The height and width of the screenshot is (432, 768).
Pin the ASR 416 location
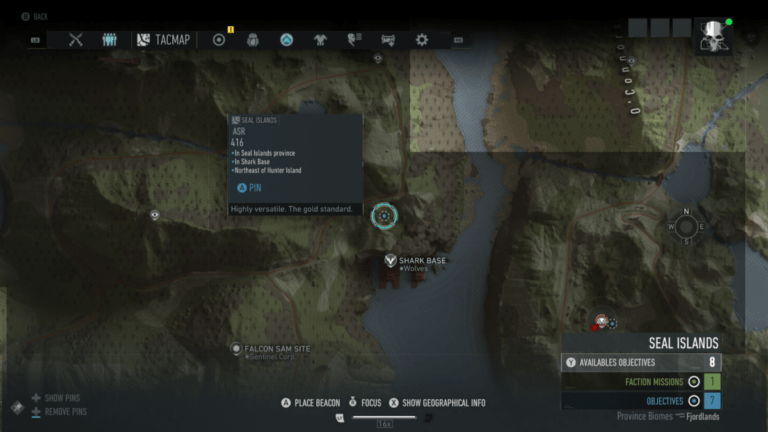tap(250, 187)
